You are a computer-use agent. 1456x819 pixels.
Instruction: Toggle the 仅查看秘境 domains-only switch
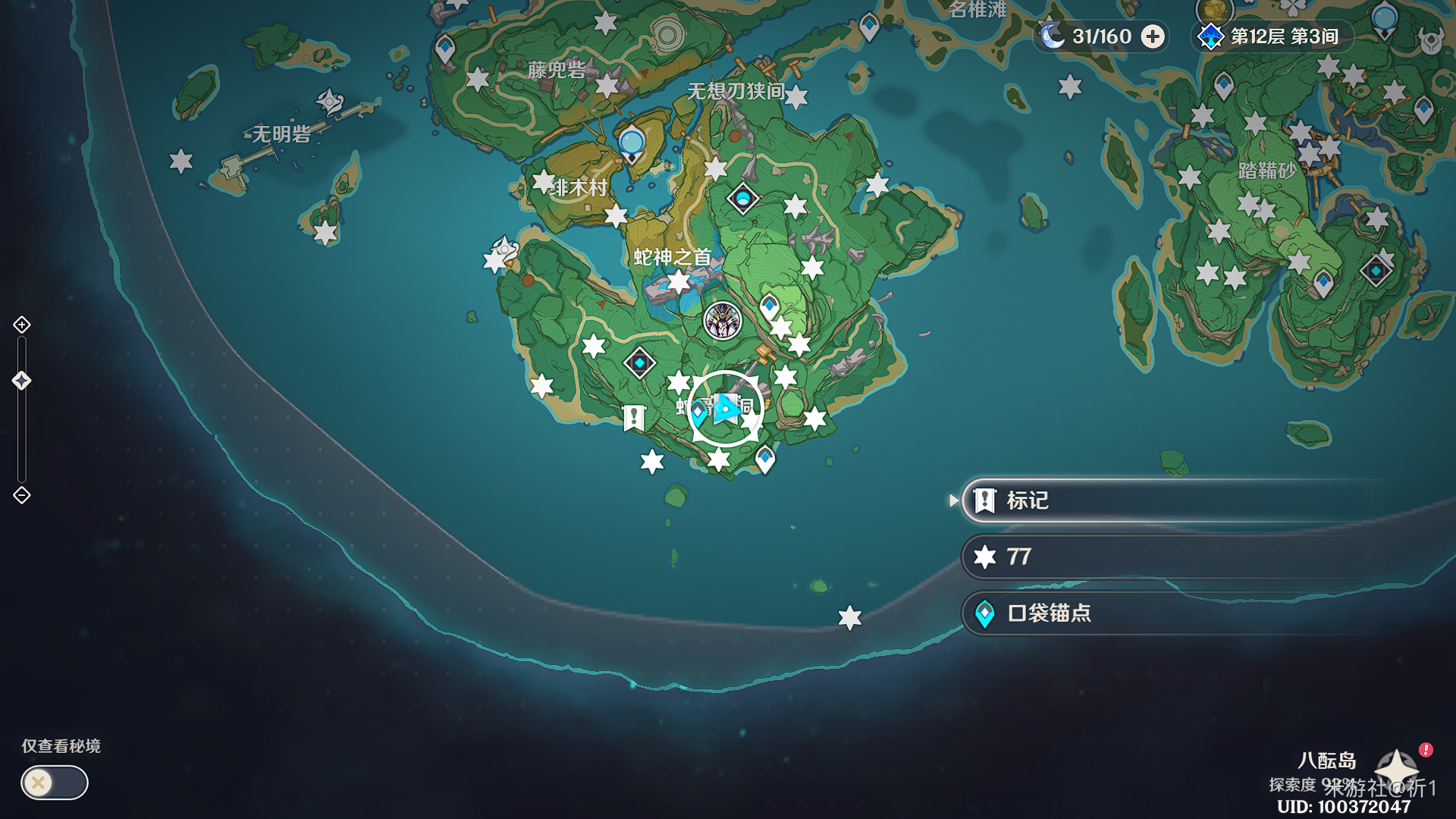coord(55,783)
